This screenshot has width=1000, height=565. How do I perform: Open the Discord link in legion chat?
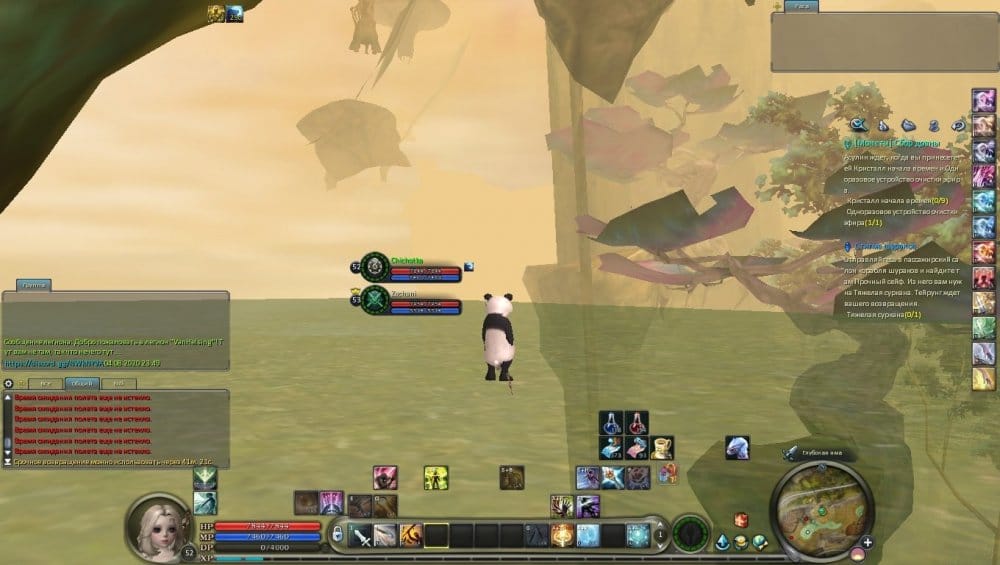coord(55,363)
